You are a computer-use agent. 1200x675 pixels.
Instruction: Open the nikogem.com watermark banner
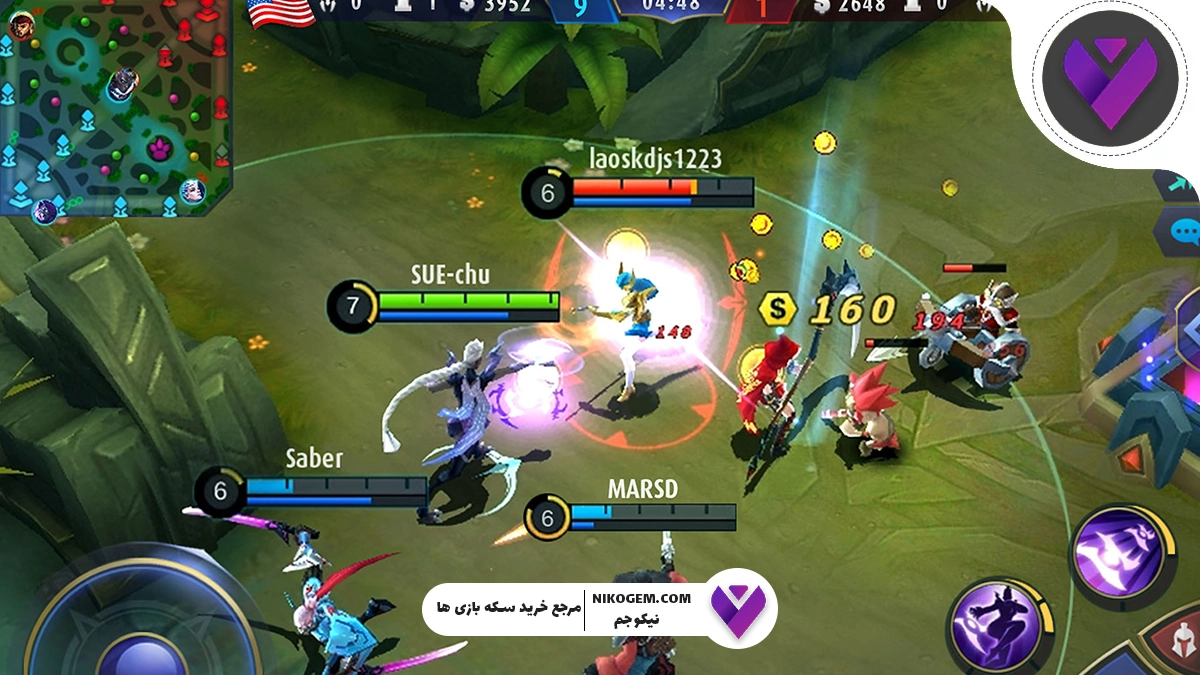tap(600, 608)
